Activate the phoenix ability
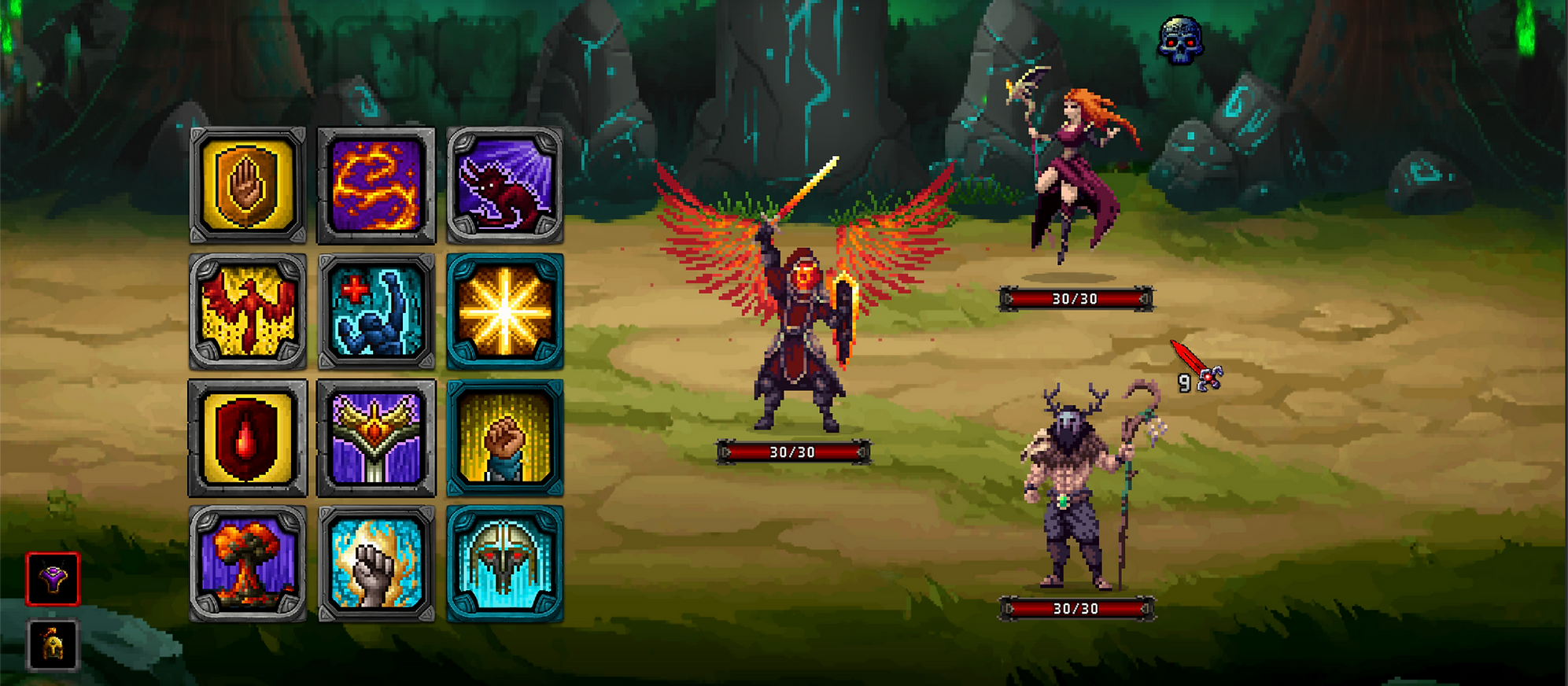 click(x=247, y=310)
